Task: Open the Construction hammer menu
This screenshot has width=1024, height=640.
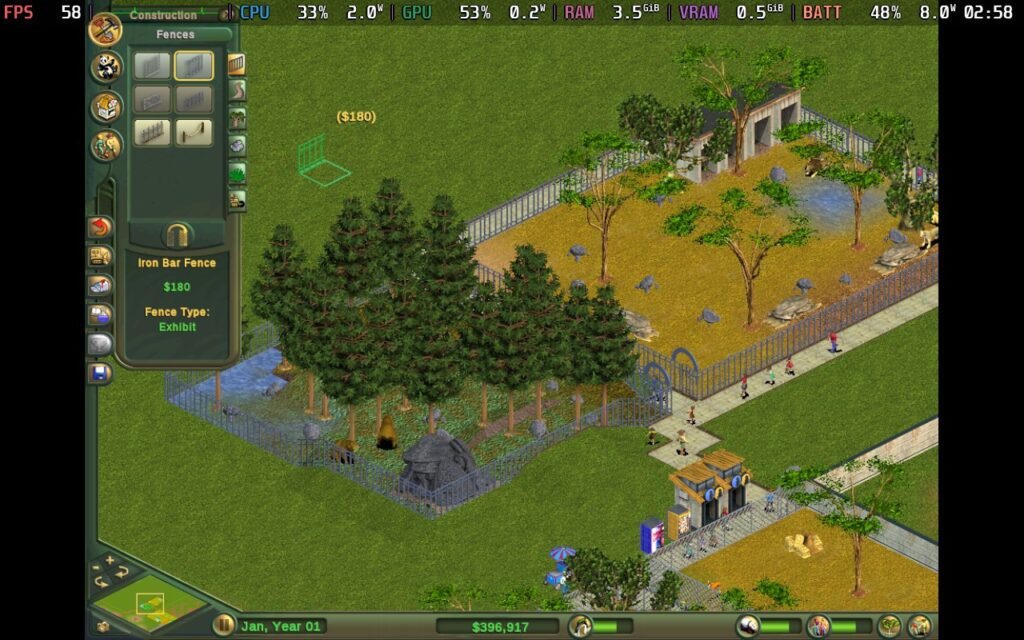Action: pos(105,30)
